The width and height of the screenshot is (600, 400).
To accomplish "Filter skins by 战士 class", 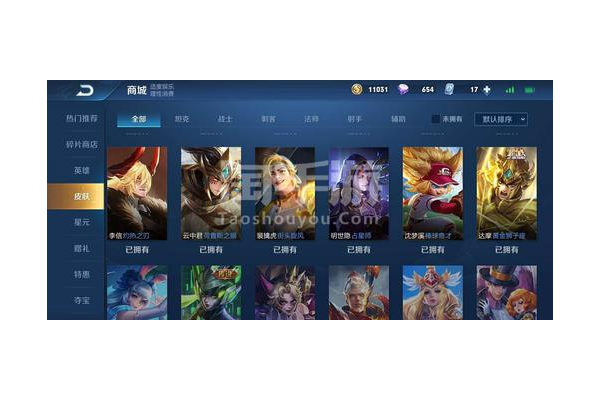I will 225,119.
